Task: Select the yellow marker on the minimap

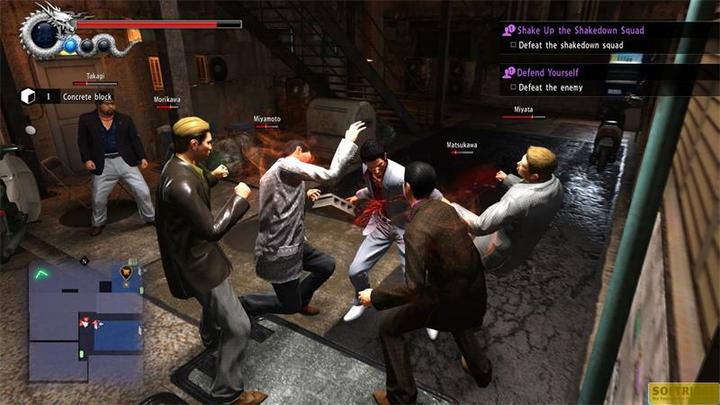Action: point(126,270)
